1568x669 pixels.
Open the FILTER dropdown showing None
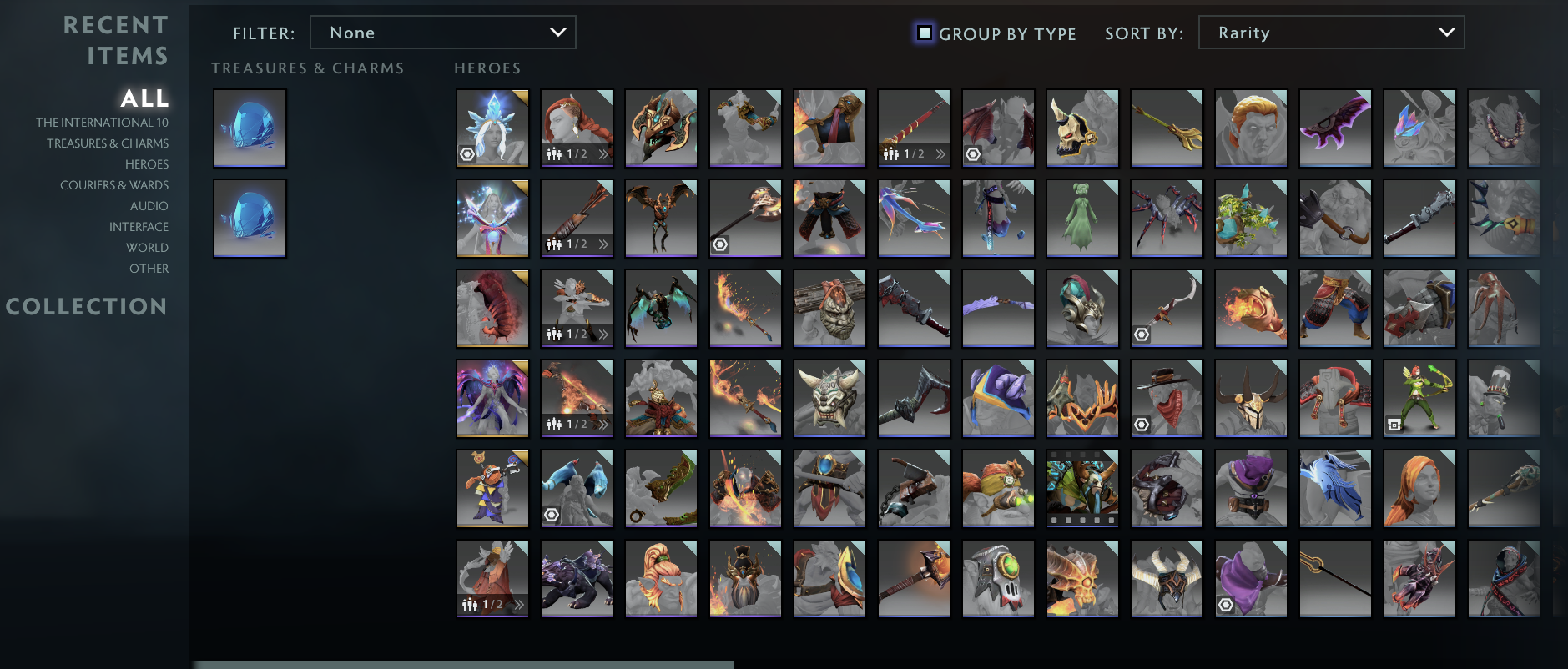tap(442, 33)
